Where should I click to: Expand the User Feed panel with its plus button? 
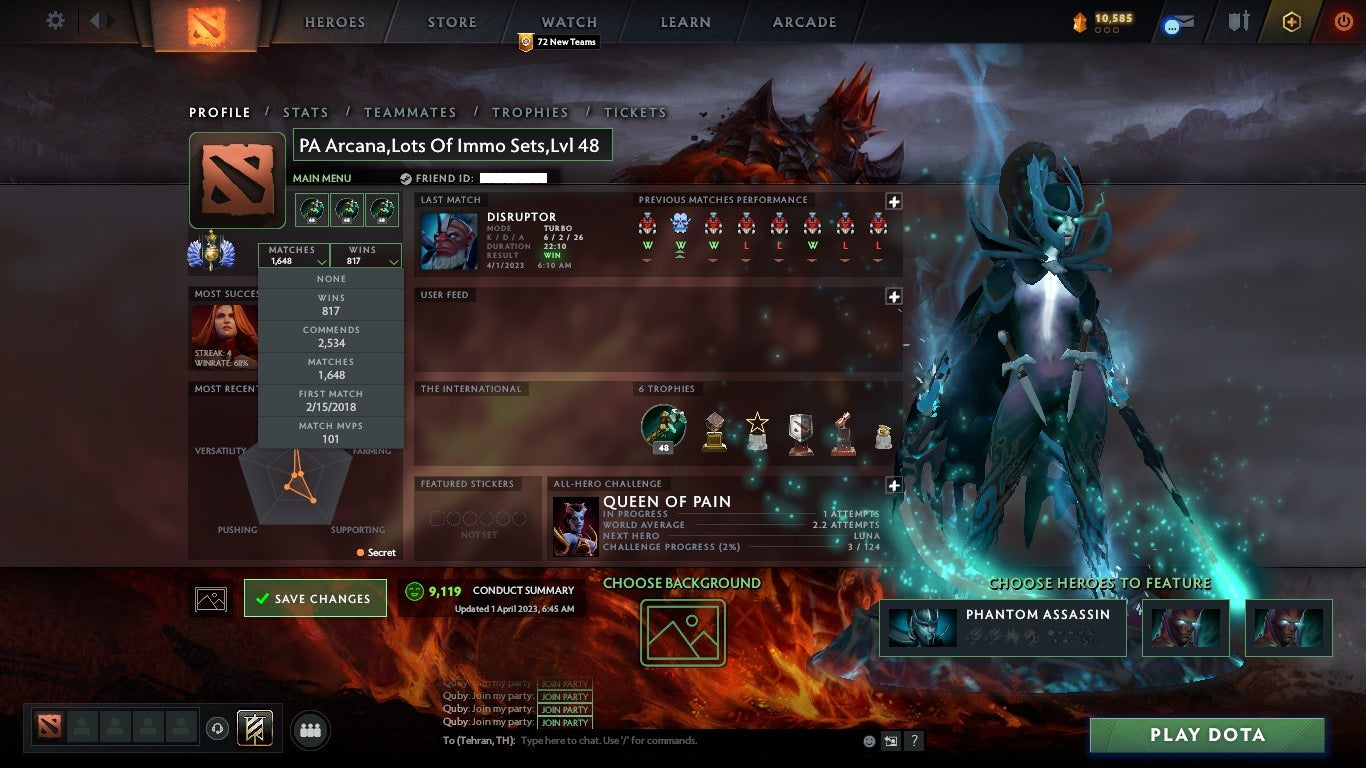[893, 296]
